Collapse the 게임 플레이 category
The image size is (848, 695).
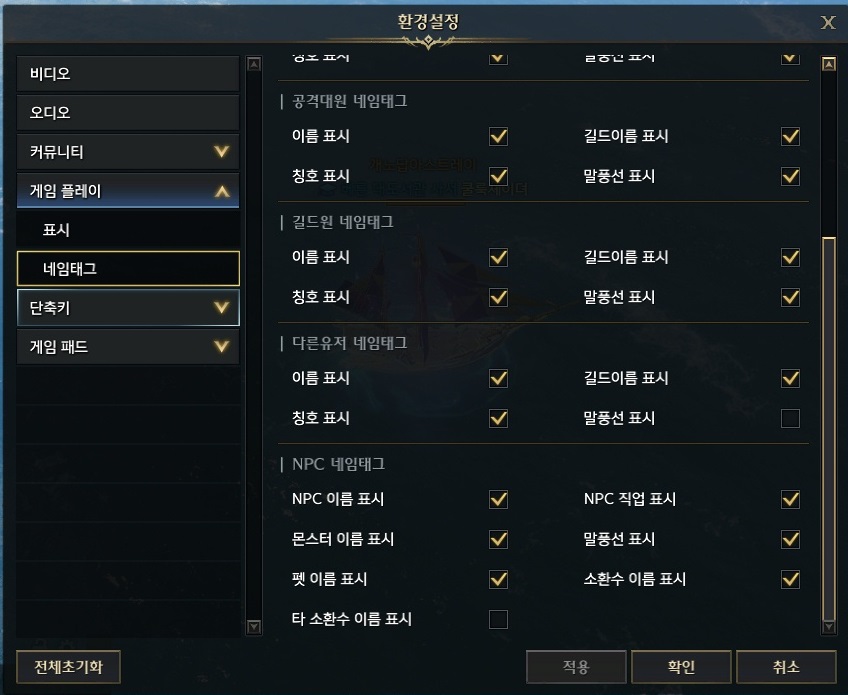pos(128,190)
